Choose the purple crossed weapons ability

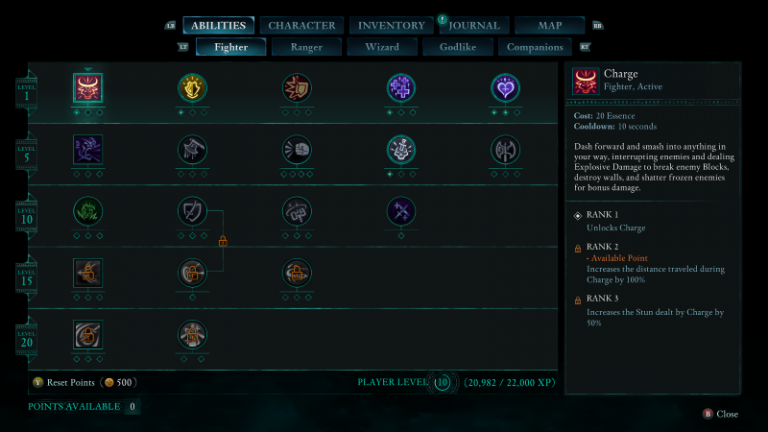[401, 211]
